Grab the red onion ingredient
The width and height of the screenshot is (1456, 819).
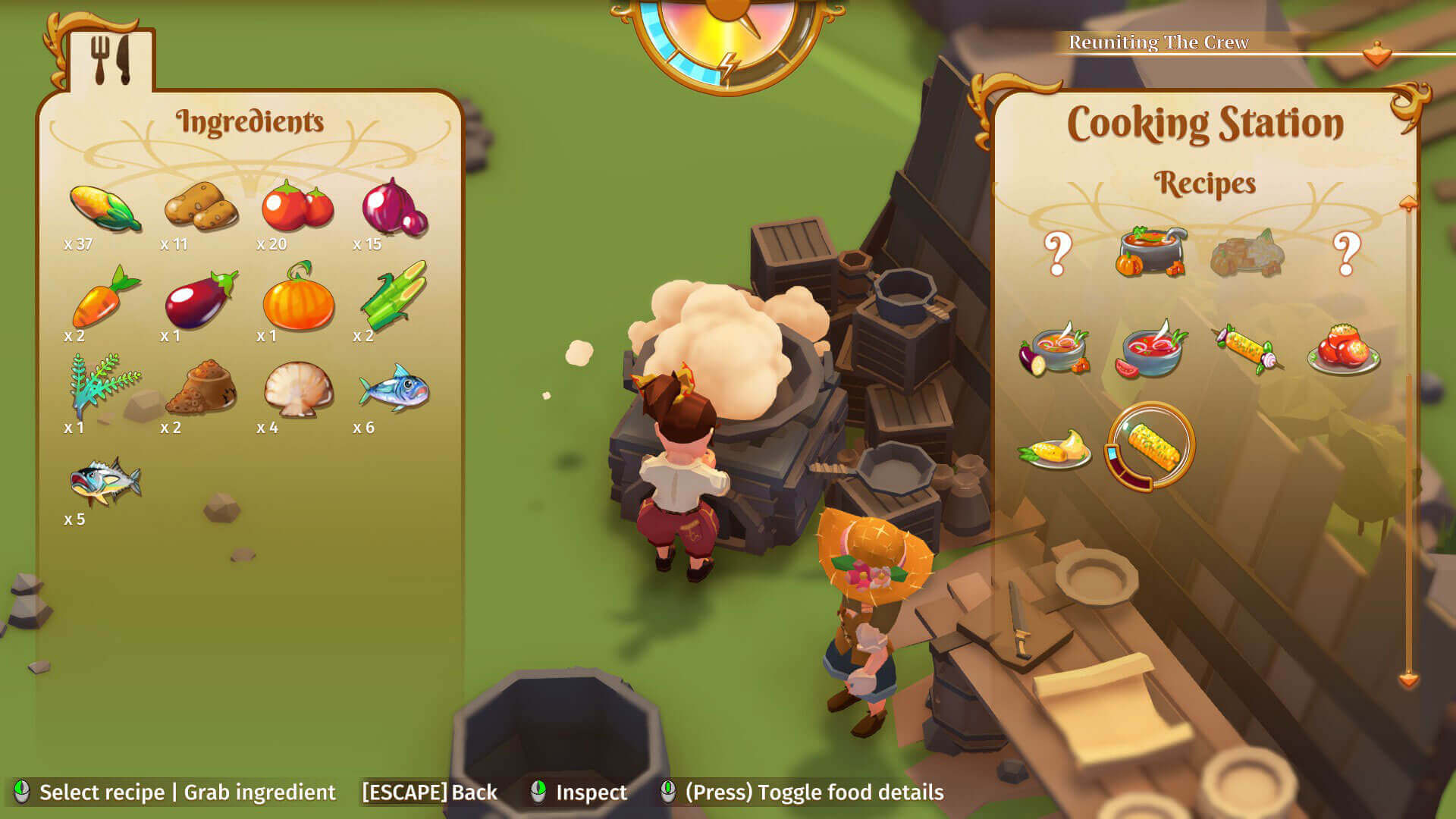click(394, 206)
